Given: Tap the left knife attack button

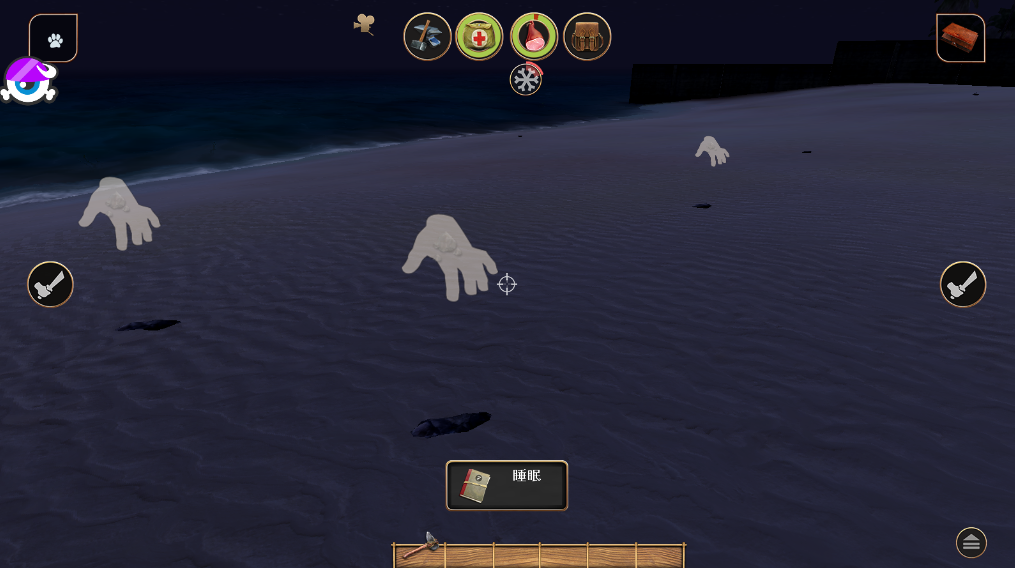Looking at the screenshot, I should click(50, 284).
